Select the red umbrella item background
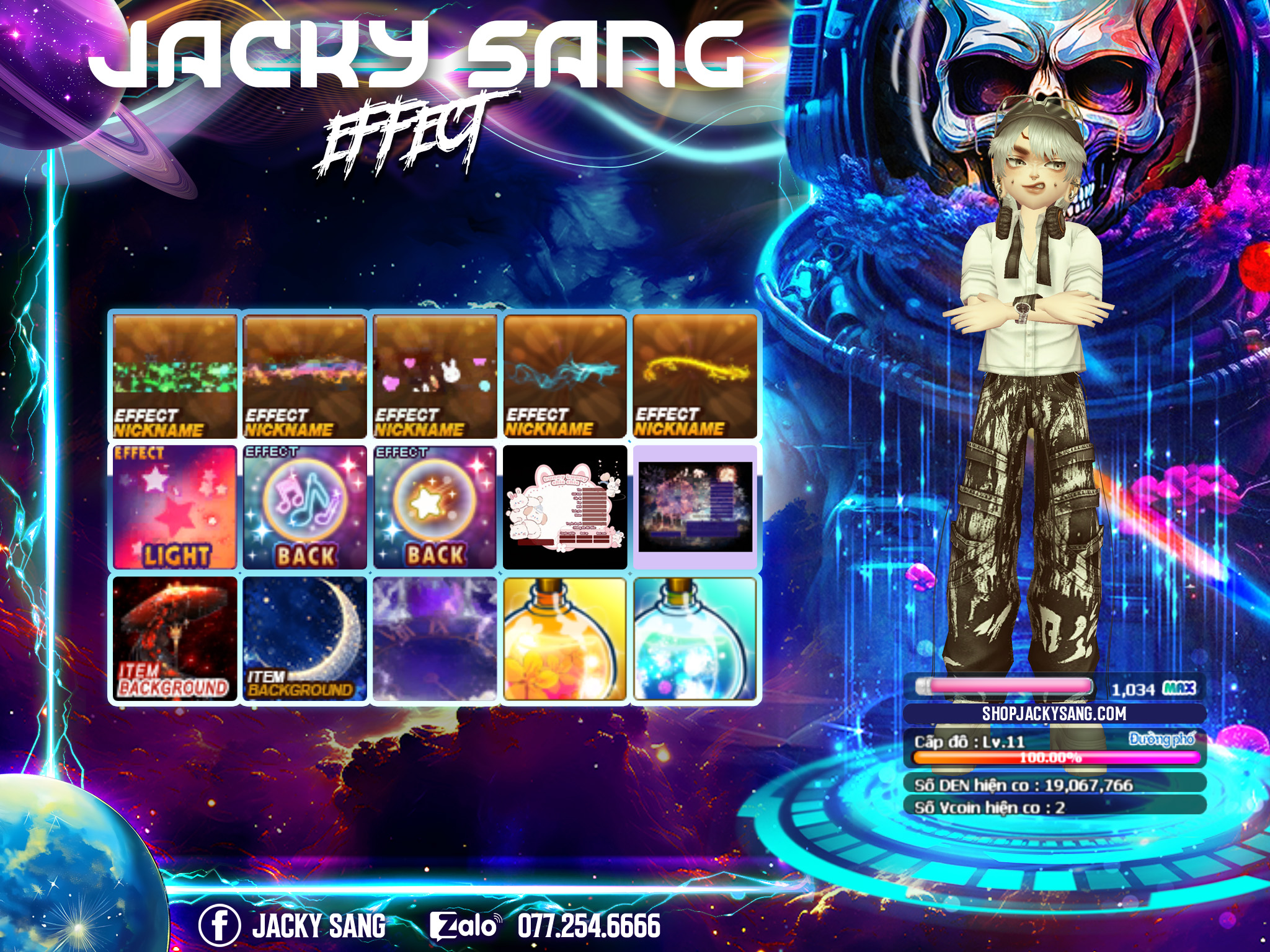The height and width of the screenshot is (952, 1270). click(x=175, y=639)
